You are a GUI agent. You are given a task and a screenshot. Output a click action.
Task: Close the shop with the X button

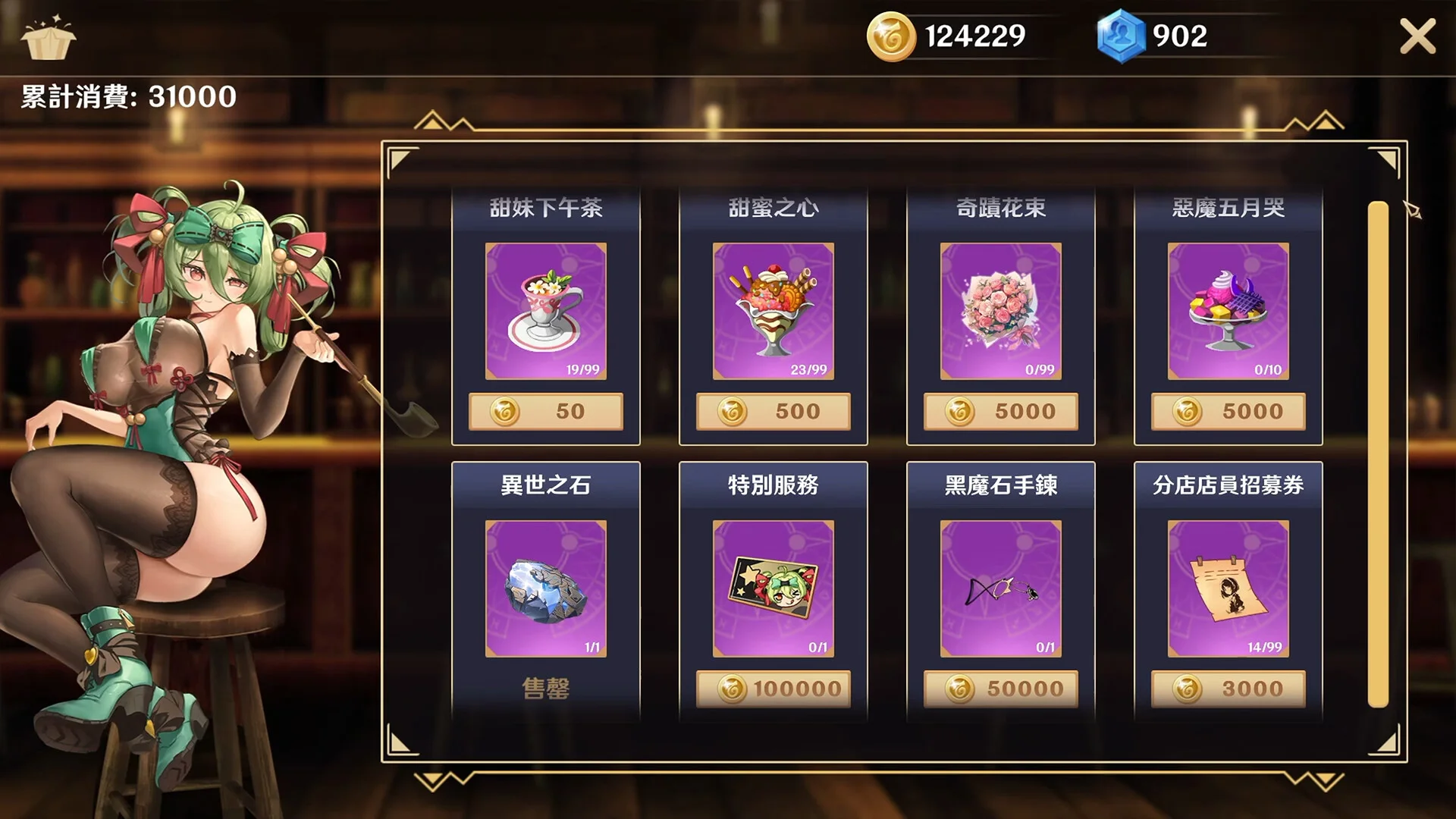1417,36
